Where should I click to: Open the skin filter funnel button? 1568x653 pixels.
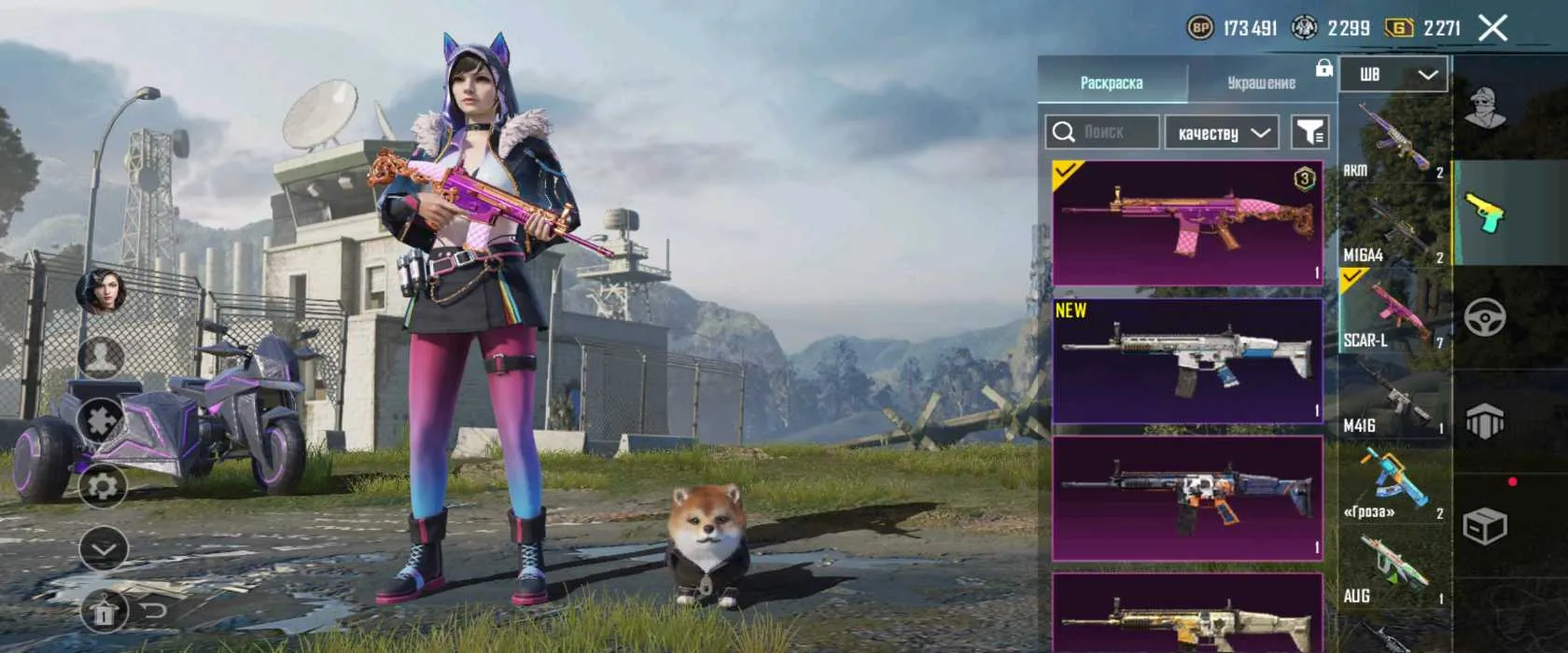1310,132
